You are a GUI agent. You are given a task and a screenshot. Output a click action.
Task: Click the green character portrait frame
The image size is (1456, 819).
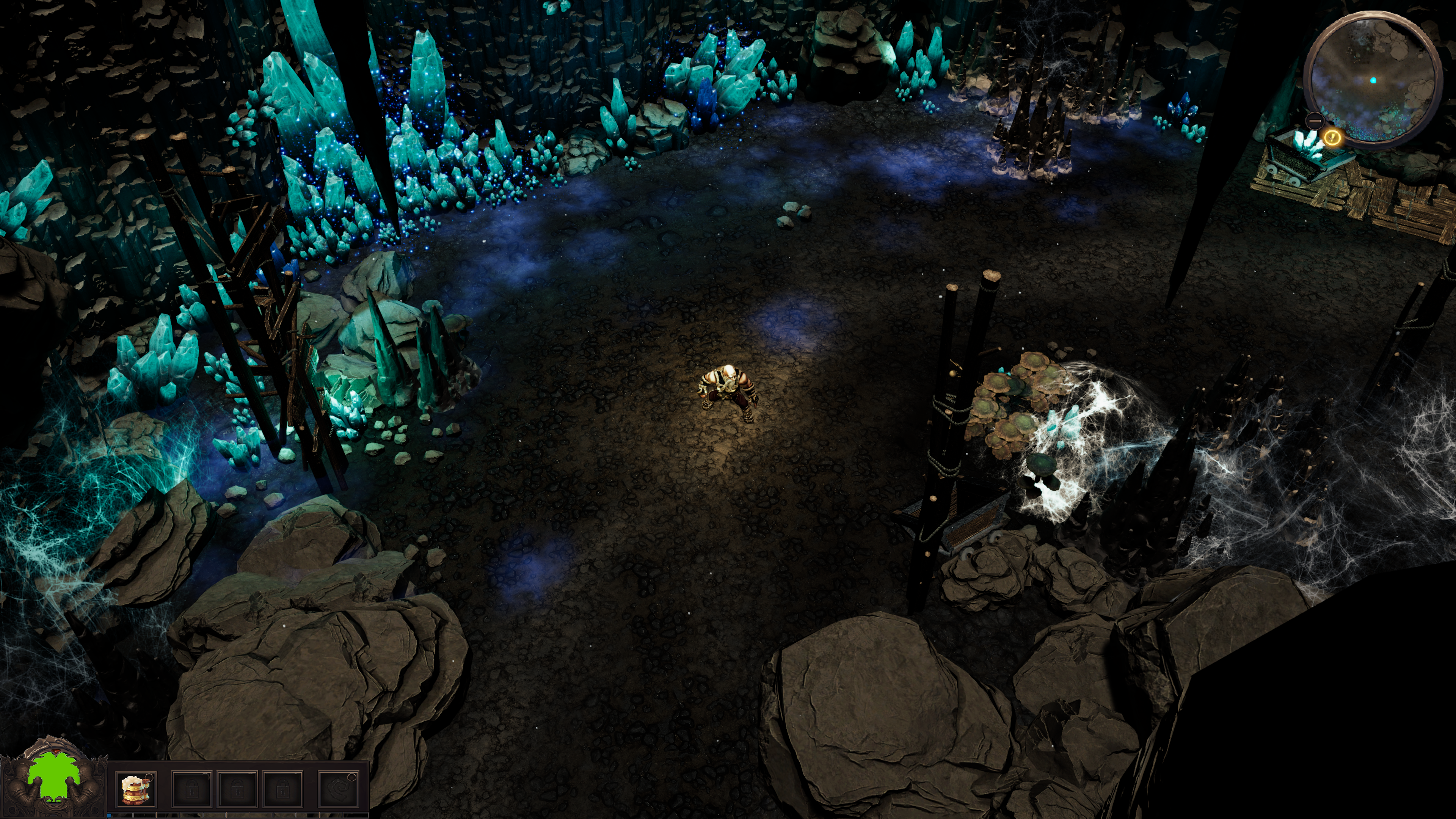click(x=53, y=779)
